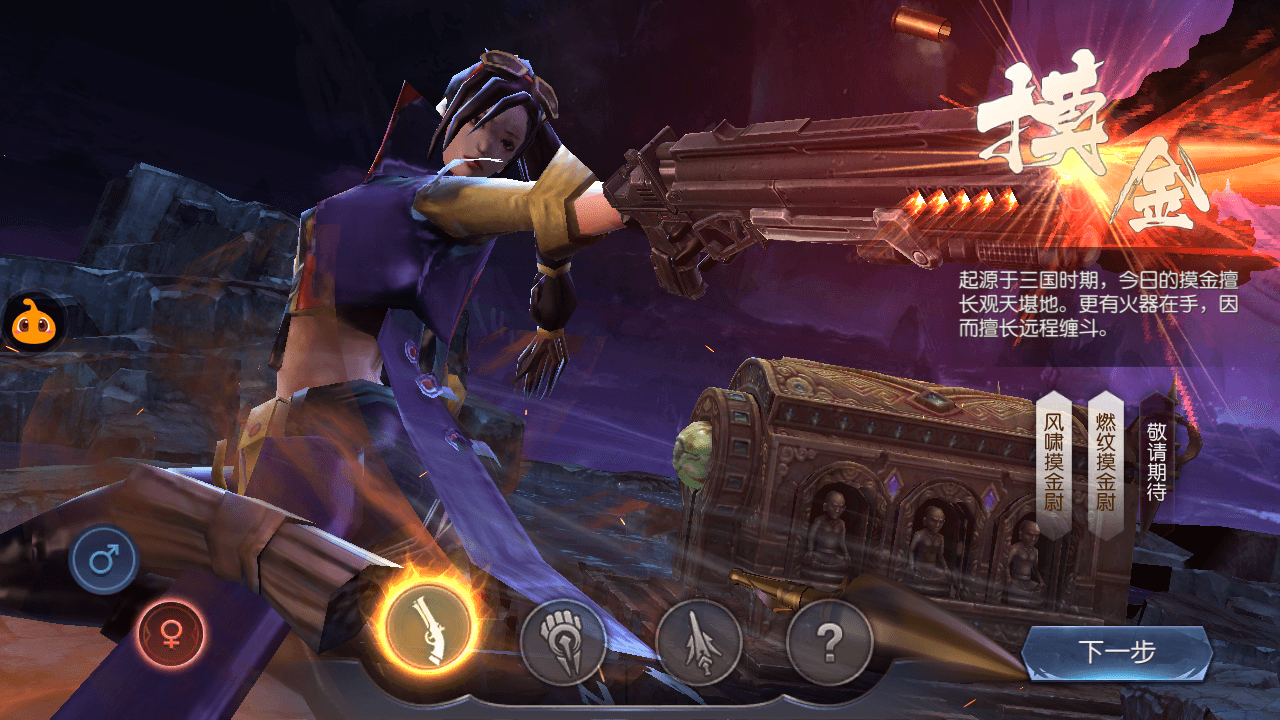The width and height of the screenshot is (1280, 720).
Task: Click the 下一步 next step button
Action: [1117, 653]
